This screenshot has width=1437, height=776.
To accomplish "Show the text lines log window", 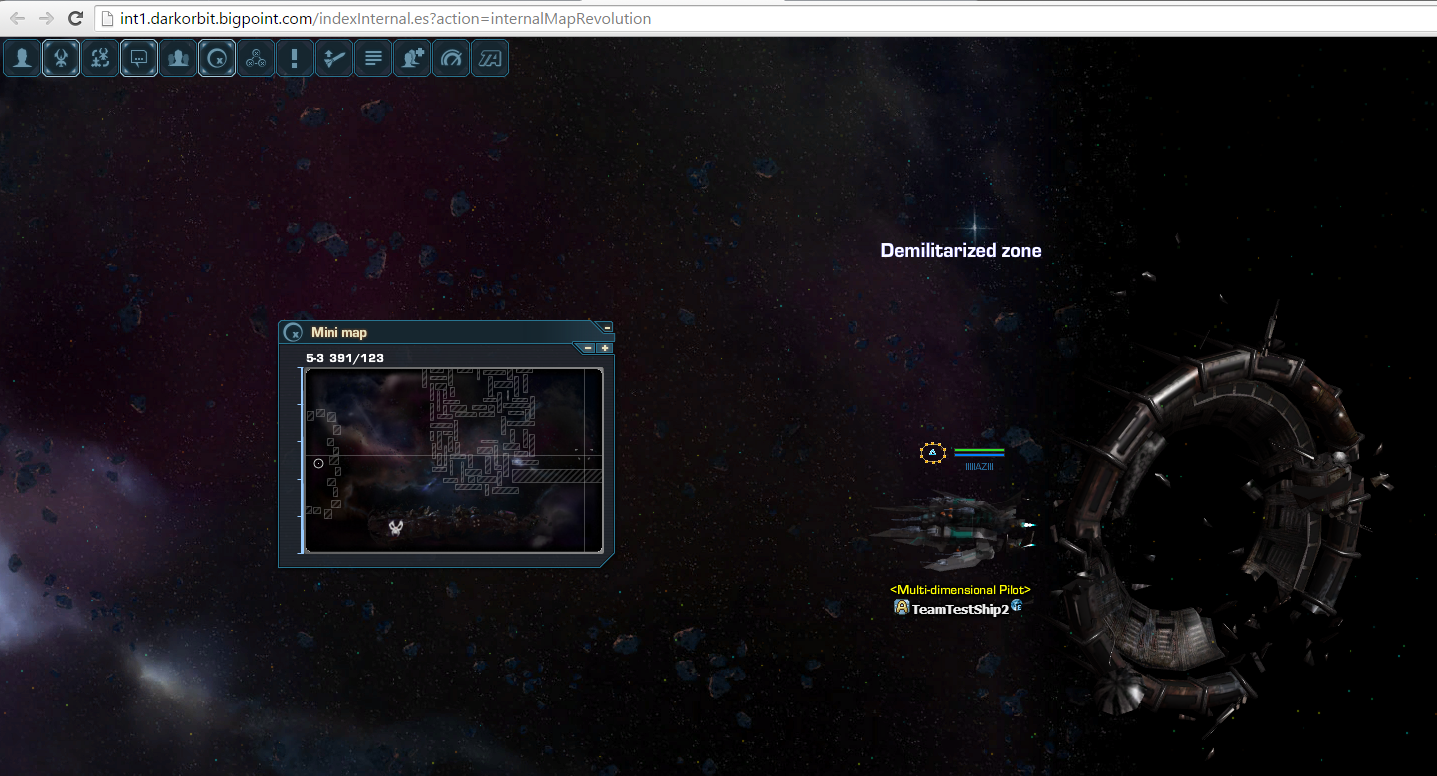I will pyautogui.click(x=372, y=58).
